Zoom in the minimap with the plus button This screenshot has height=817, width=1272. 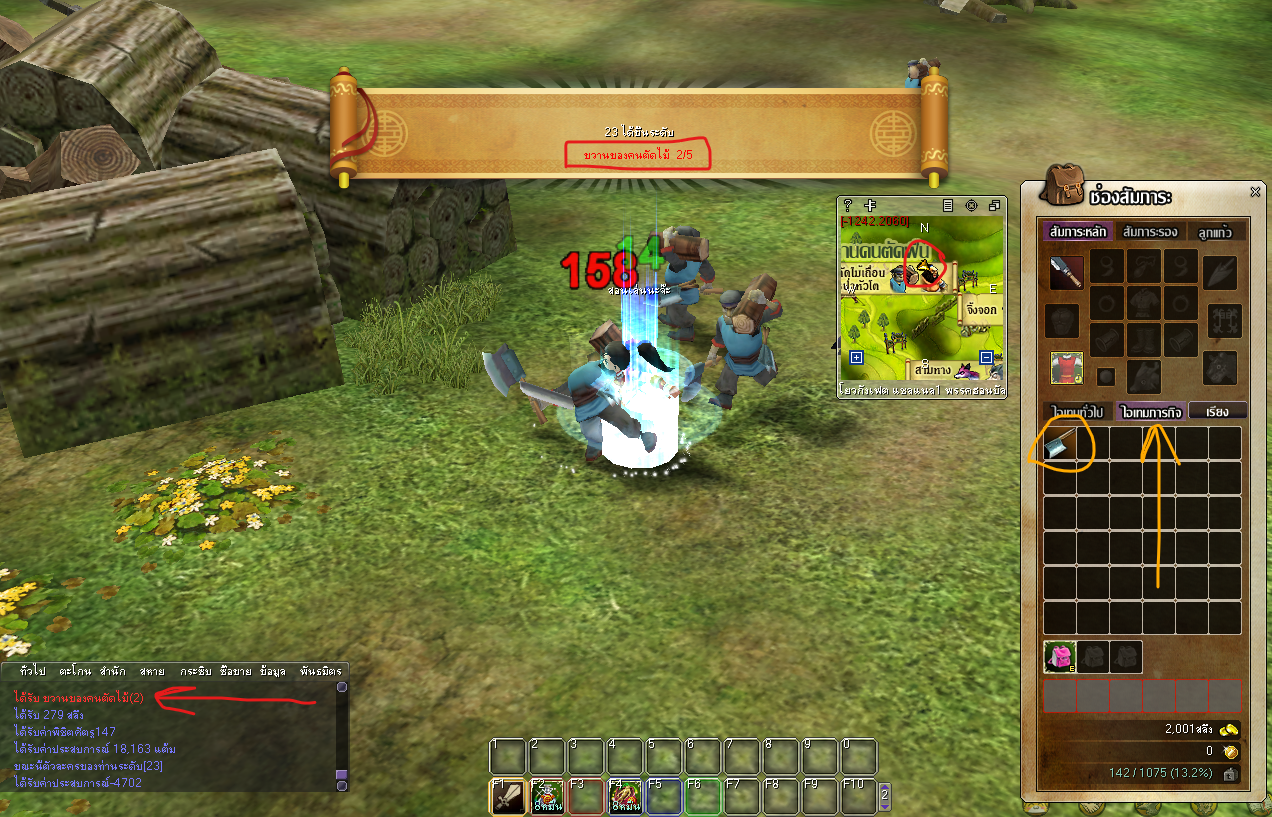(856, 358)
